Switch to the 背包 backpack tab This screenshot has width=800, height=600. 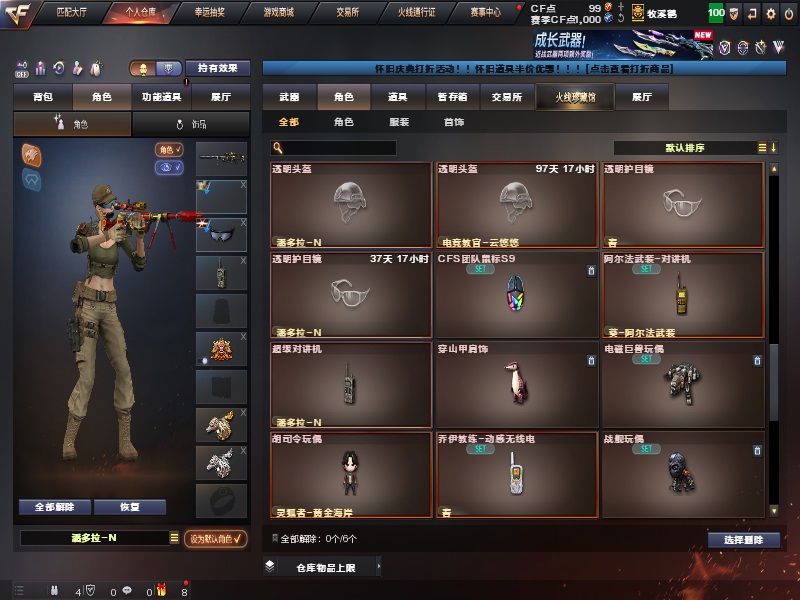click(42, 97)
